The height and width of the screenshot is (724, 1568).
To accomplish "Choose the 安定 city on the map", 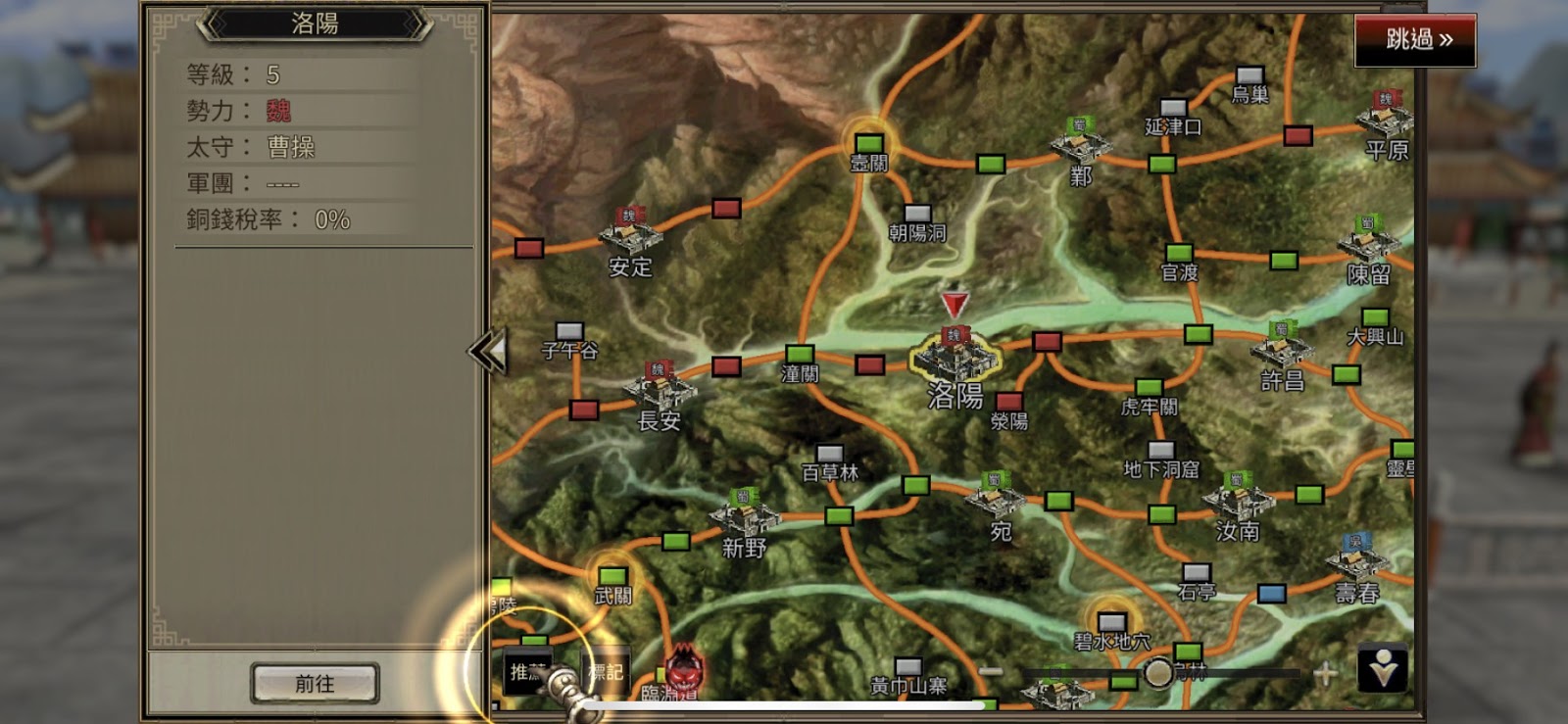I will (x=630, y=236).
